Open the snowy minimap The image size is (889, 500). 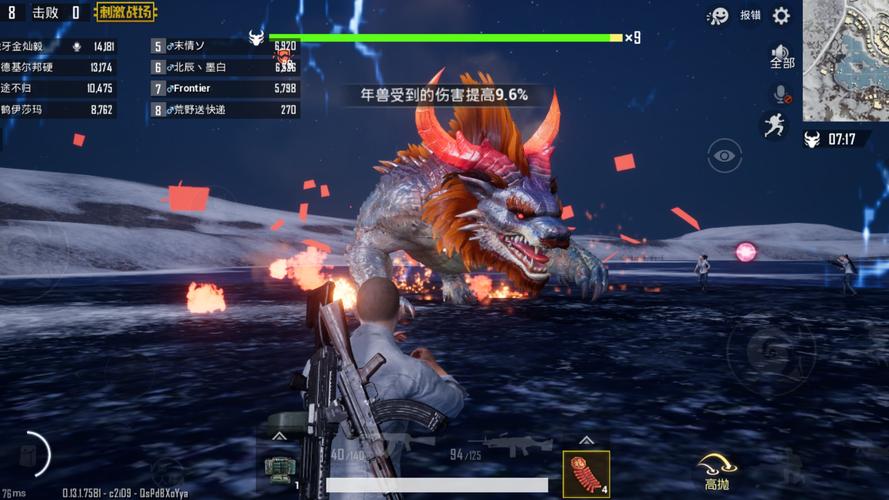845,60
